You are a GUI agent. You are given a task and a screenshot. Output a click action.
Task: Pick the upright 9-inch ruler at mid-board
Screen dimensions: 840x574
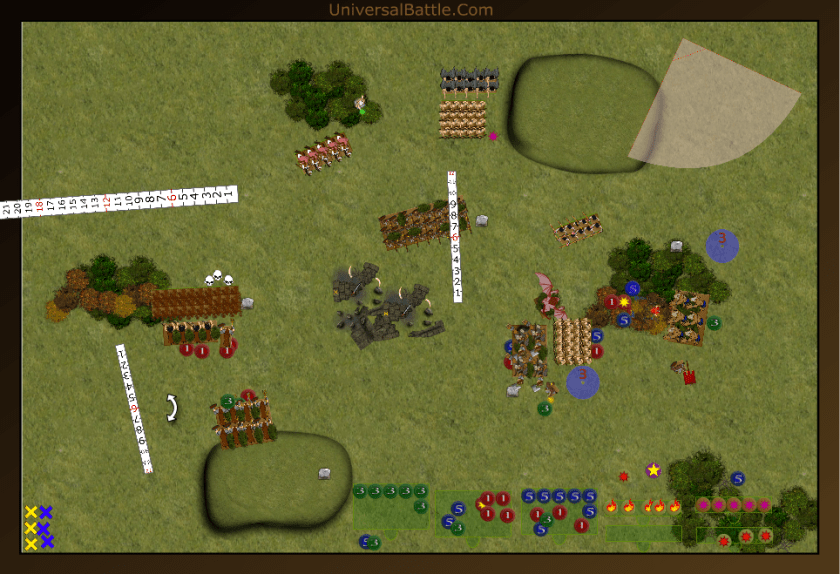click(x=455, y=237)
